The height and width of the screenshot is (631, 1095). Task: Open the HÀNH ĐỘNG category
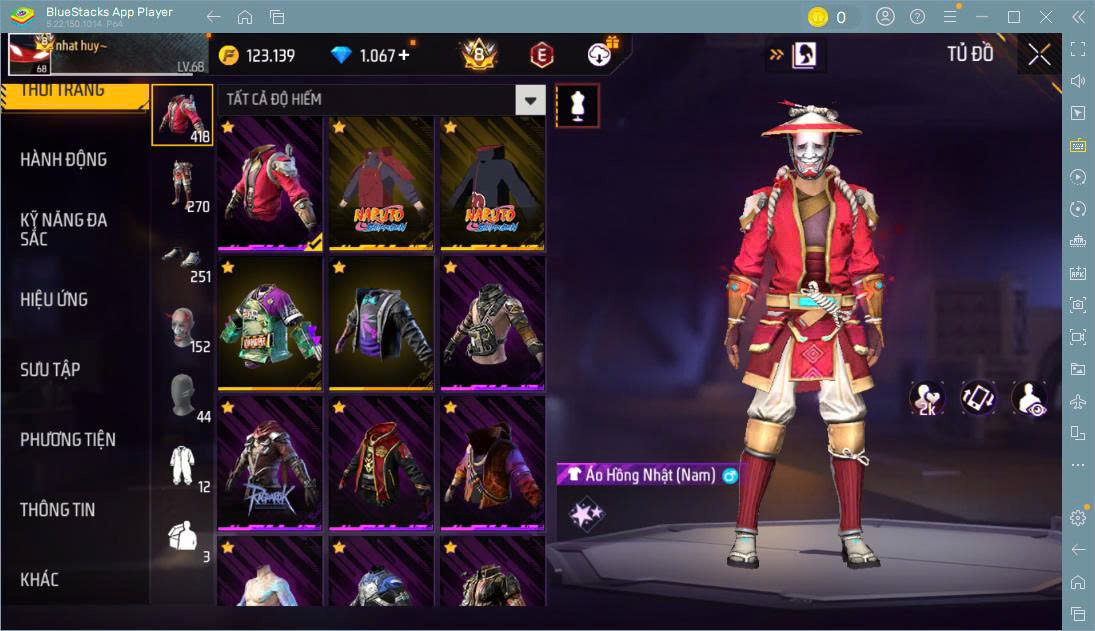point(64,160)
